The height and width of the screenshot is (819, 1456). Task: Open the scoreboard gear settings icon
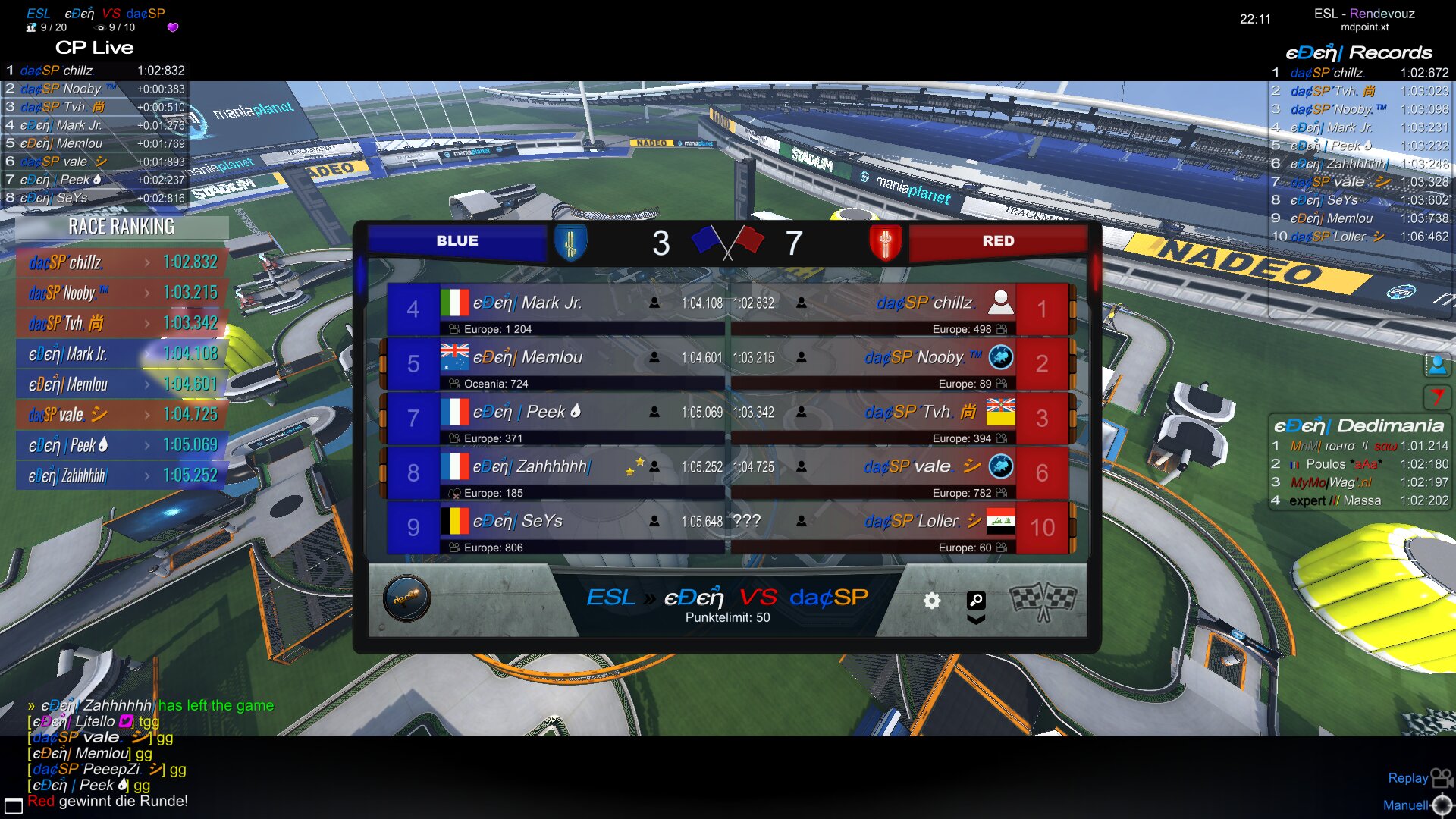(931, 601)
